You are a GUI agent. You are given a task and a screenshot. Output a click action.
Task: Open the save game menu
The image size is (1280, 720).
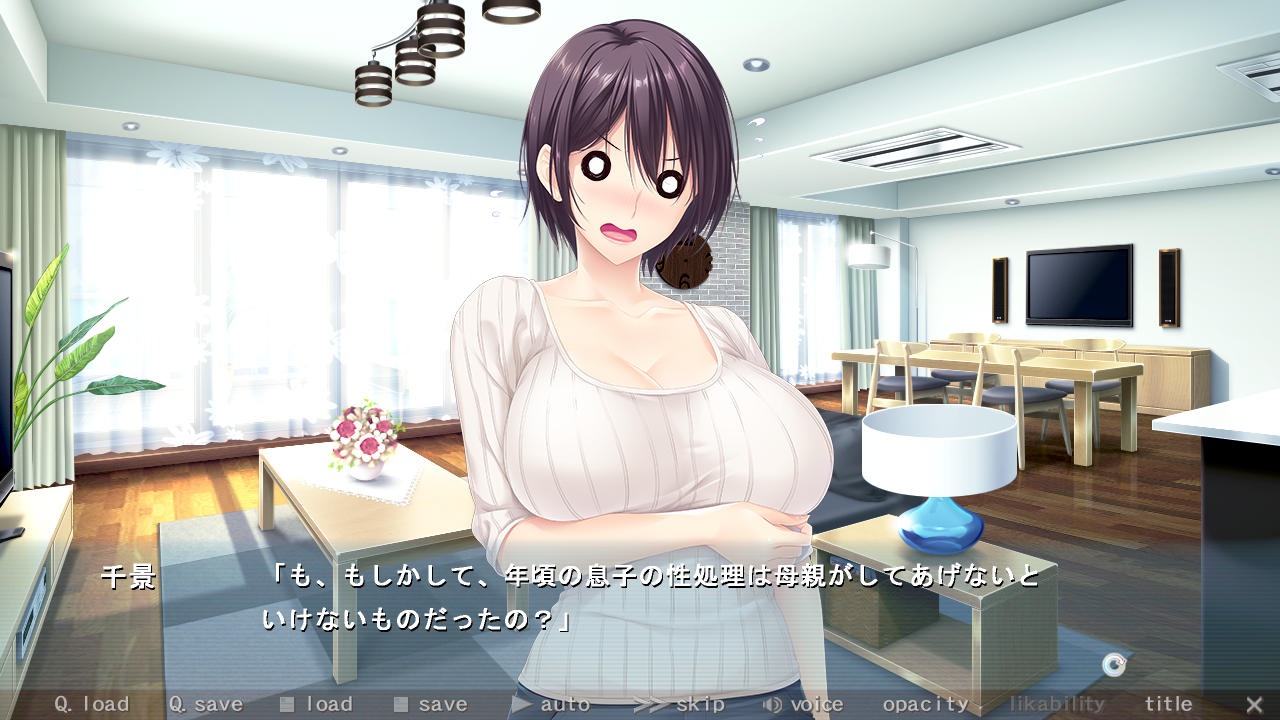coord(431,704)
